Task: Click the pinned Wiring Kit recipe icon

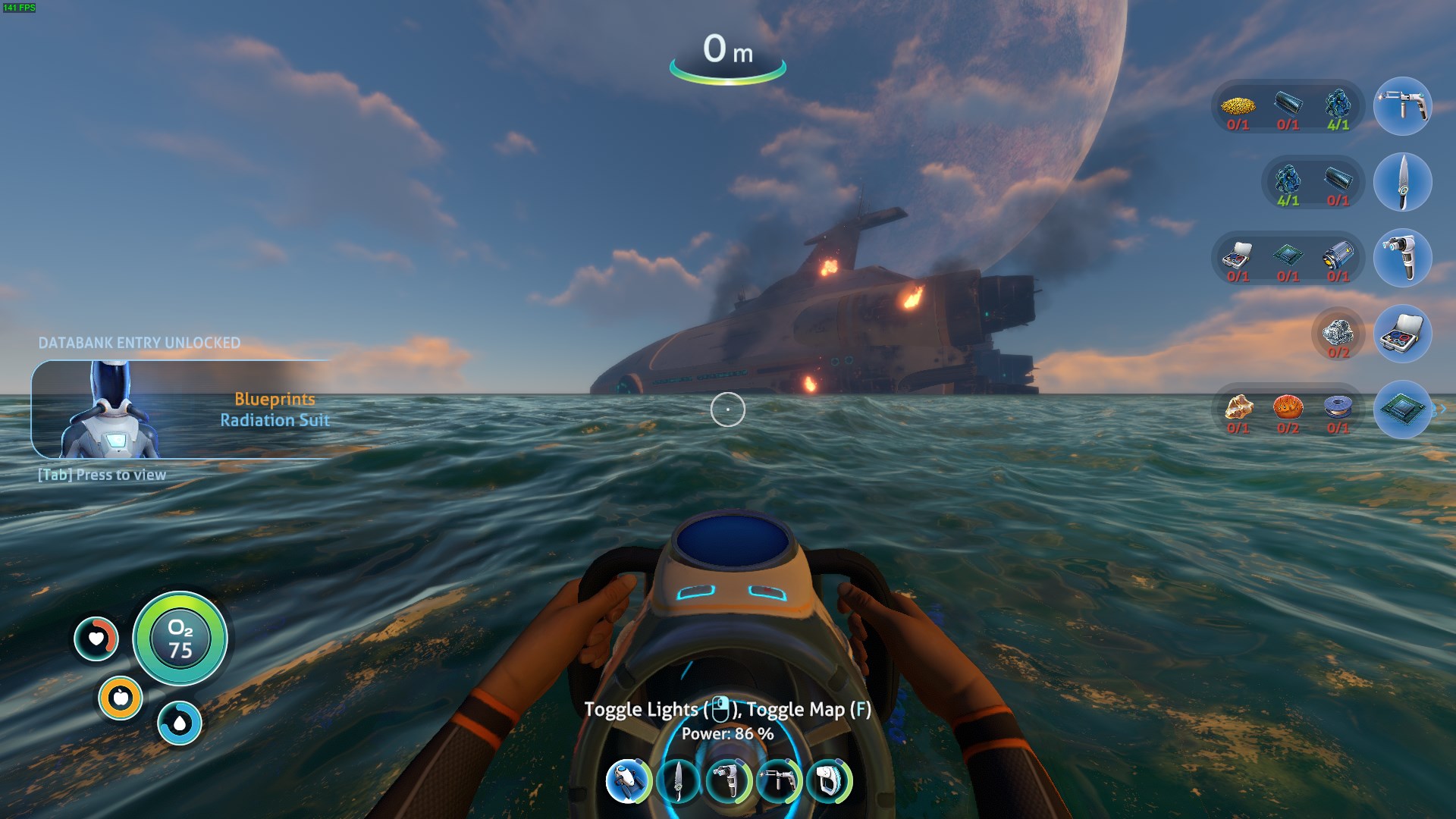Action: pos(1401,334)
